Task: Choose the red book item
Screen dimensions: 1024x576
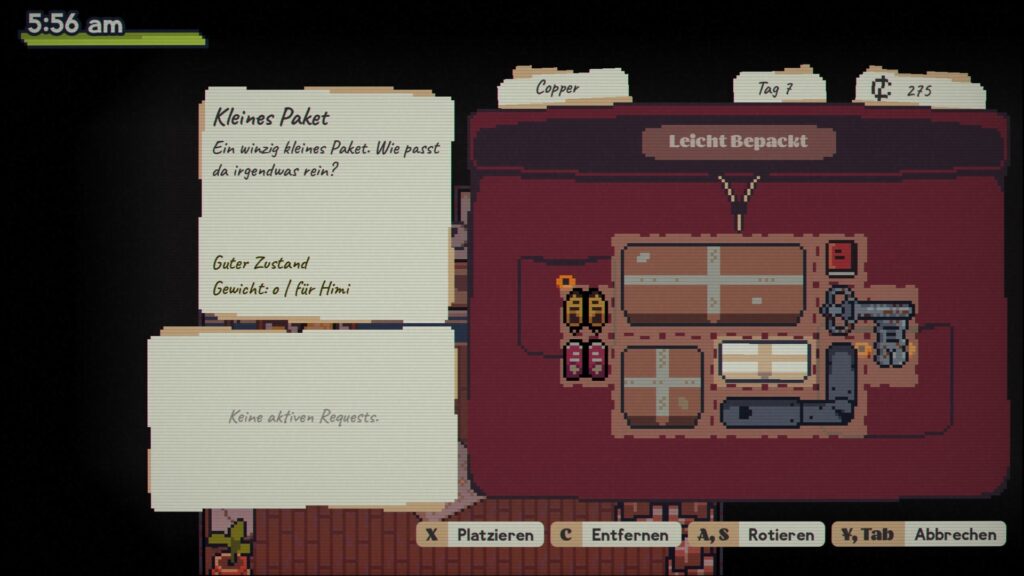Action: coord(841,258)
